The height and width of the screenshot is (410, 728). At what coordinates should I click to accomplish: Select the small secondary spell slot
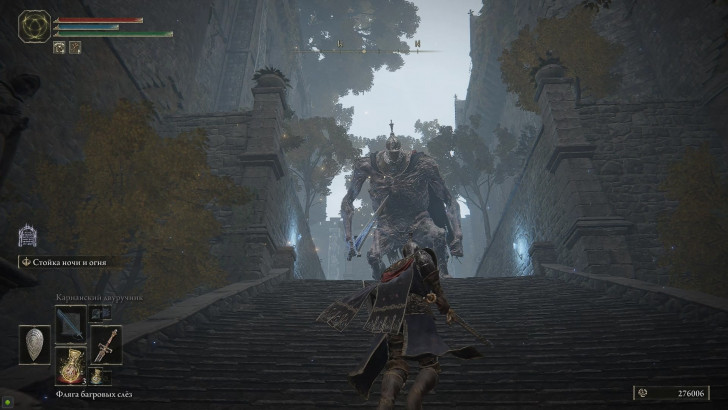100,314
